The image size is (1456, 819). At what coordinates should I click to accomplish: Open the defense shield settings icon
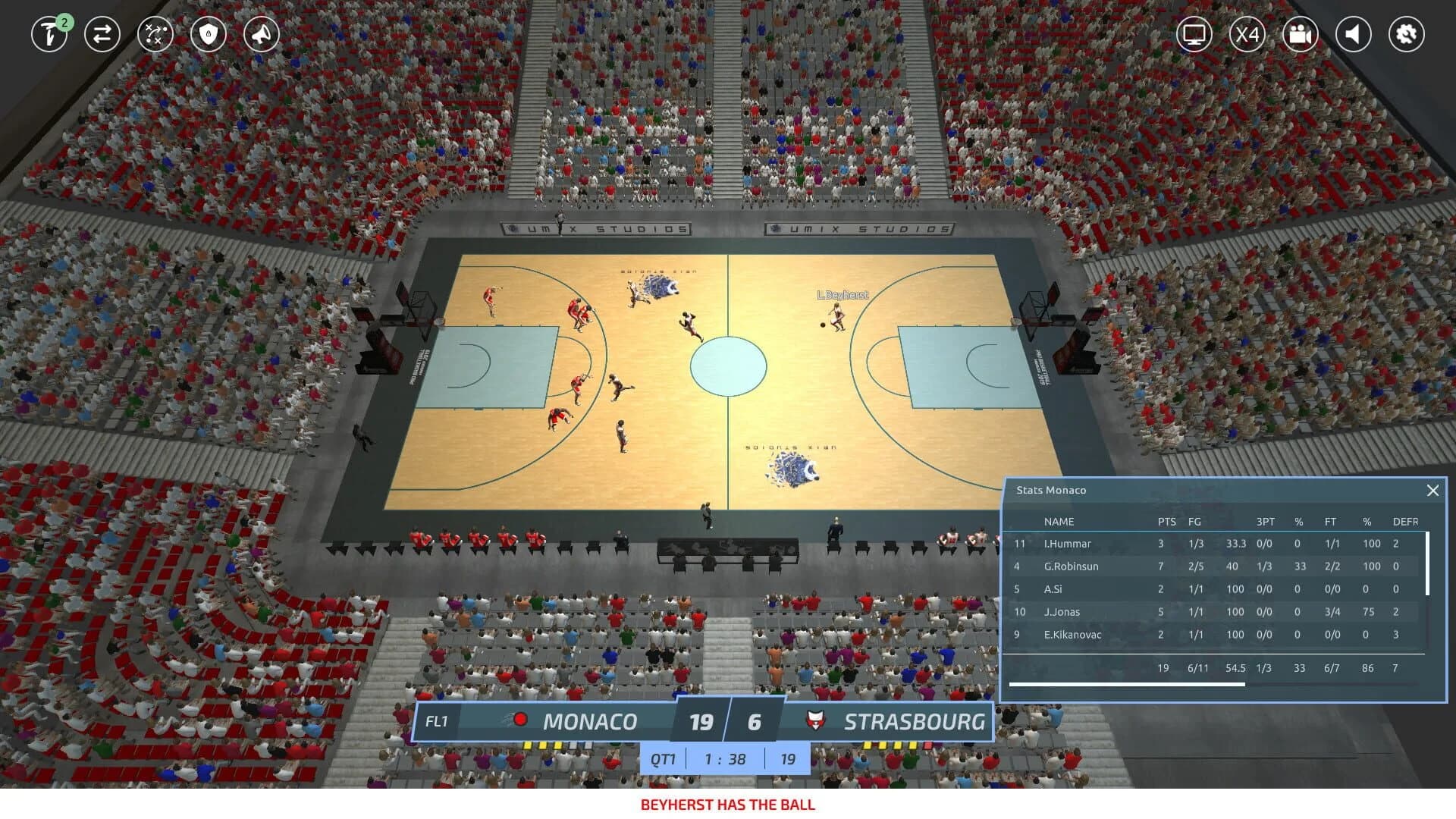[209, 34]
